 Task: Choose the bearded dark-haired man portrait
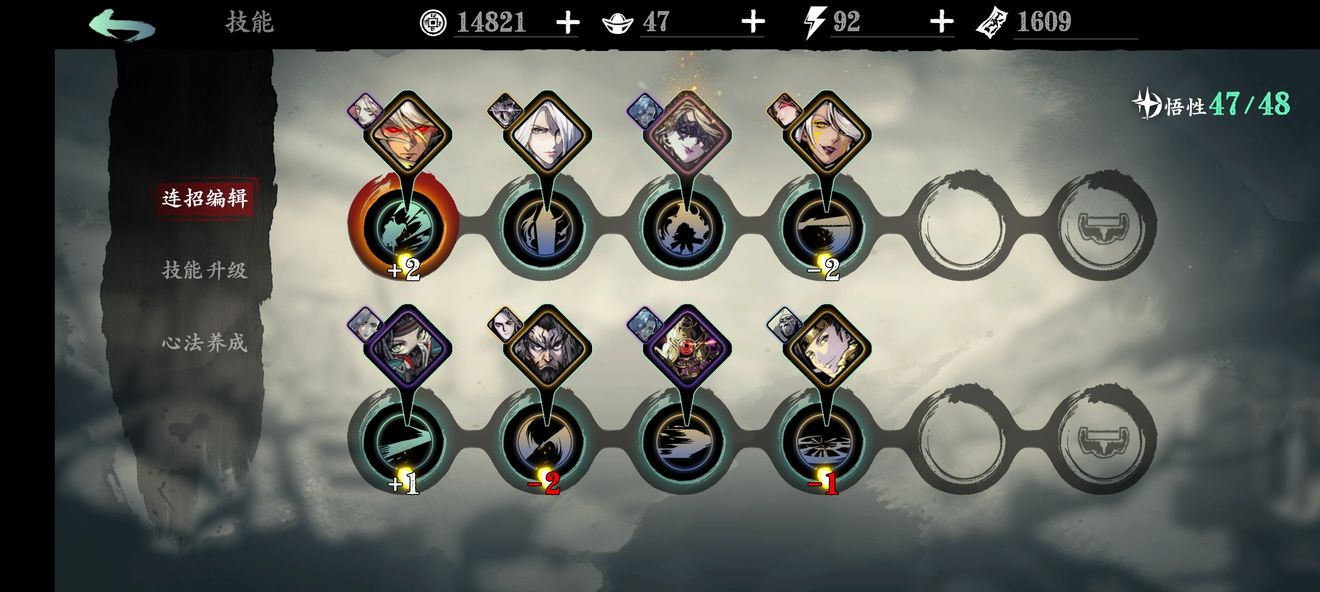[x=545, y=347]
